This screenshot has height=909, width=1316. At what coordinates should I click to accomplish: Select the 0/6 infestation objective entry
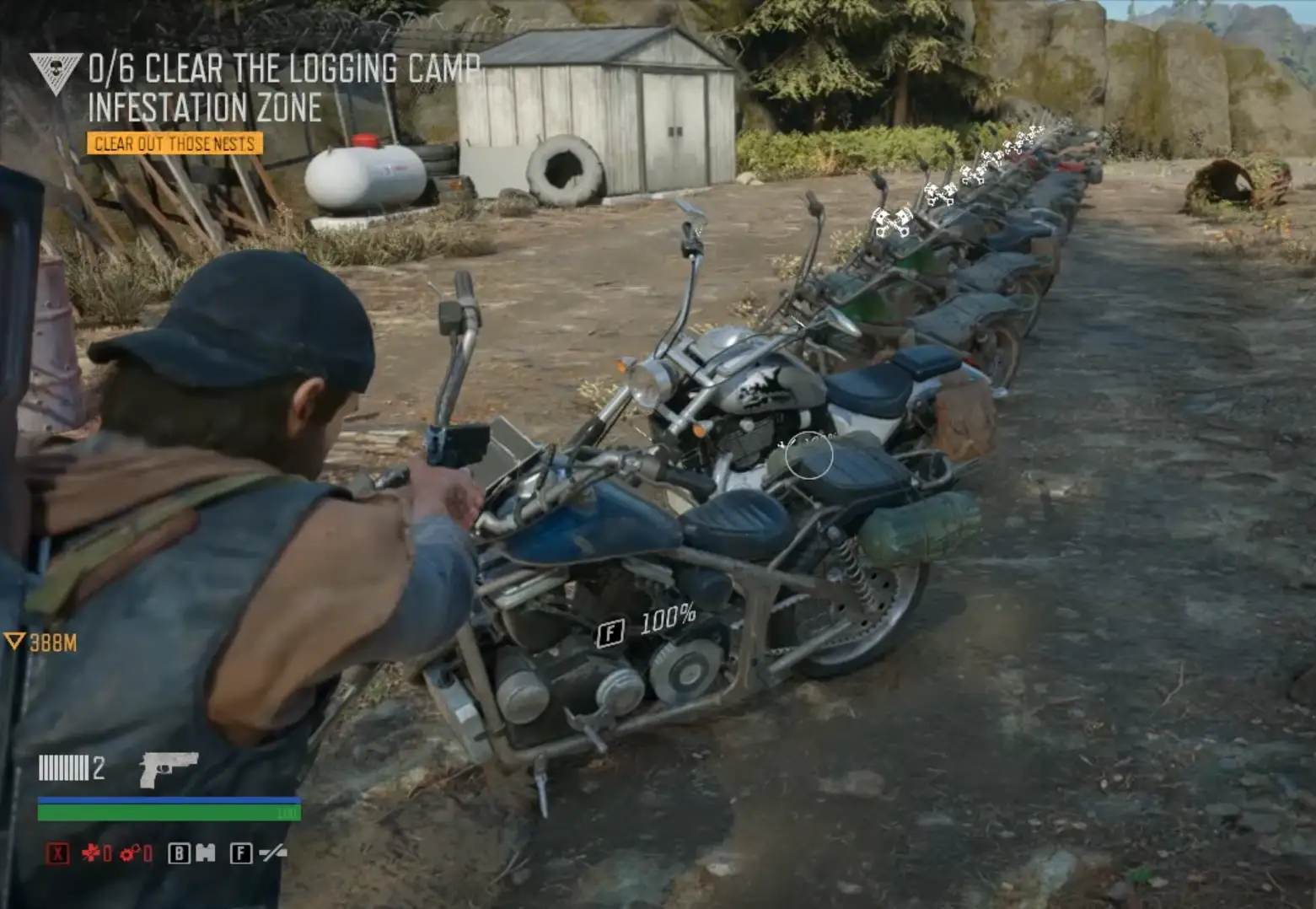point(104,71)
